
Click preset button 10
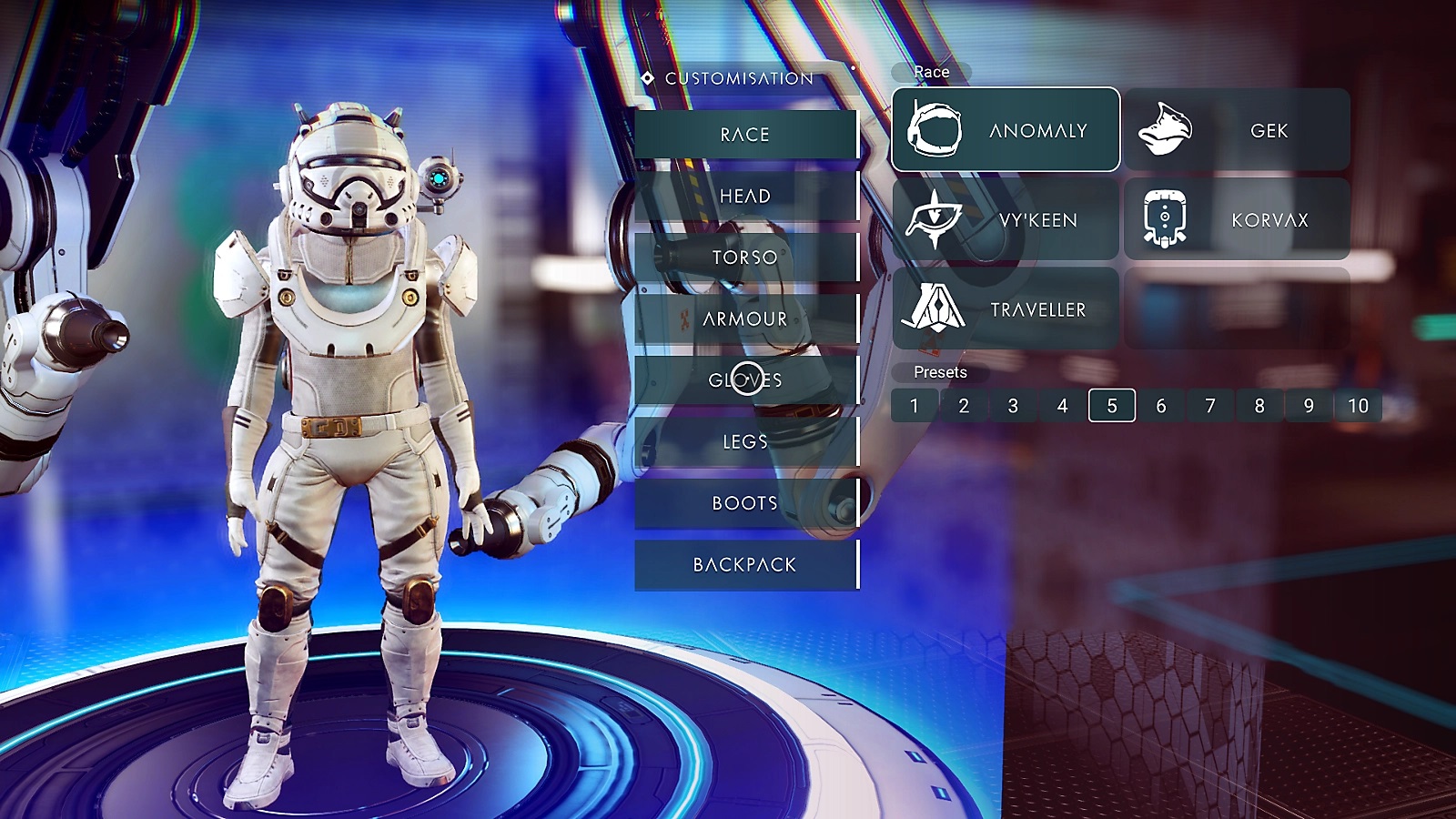pos(1359,406)
